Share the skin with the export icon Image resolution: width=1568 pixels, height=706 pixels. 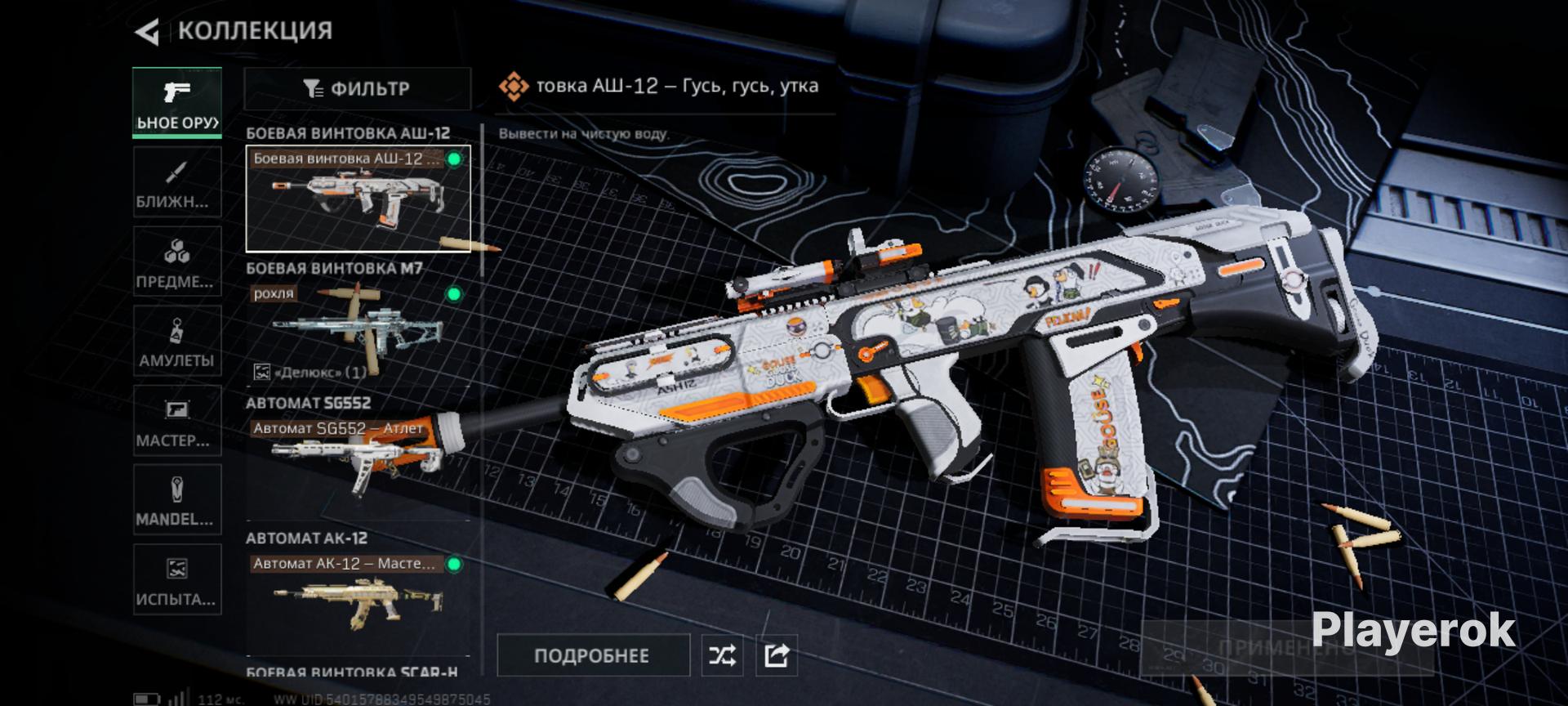[776, 655]
